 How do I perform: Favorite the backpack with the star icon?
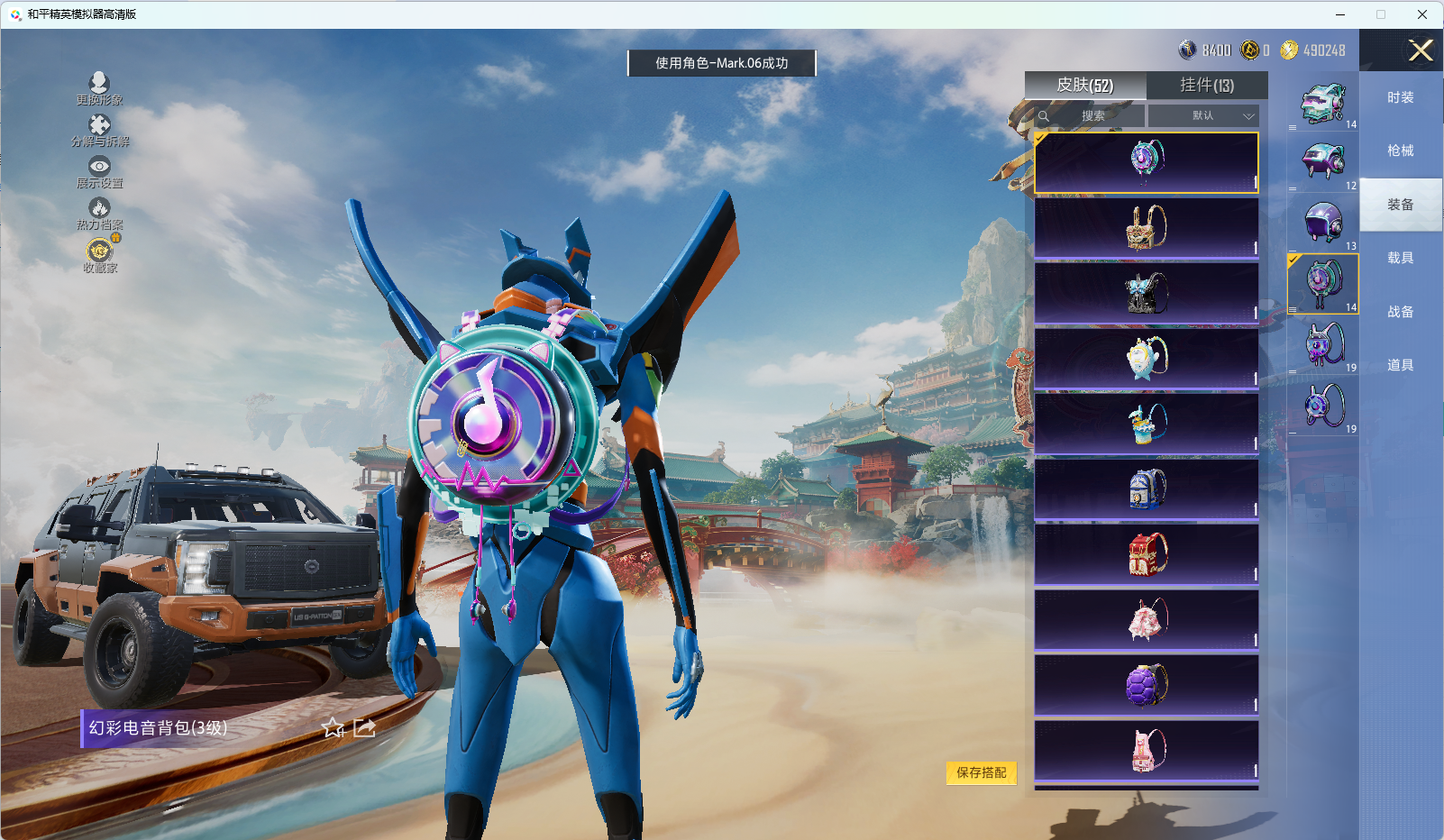334,728
